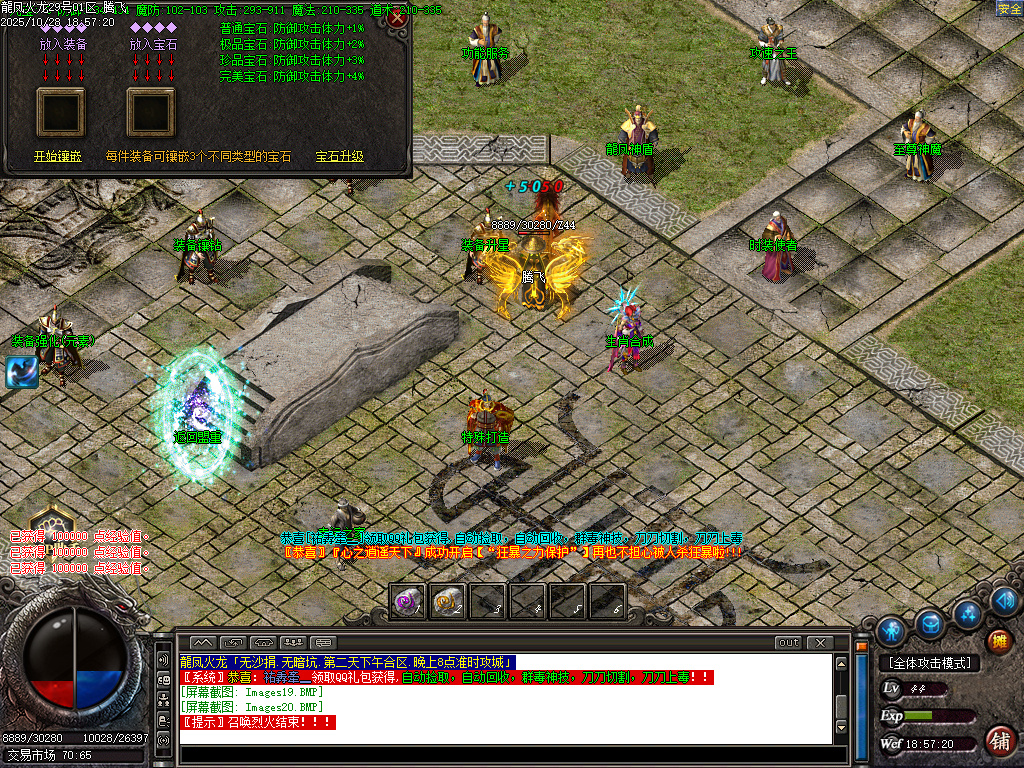
Task: Open the red 摊 stall button
Action: [x=999, y=641]
